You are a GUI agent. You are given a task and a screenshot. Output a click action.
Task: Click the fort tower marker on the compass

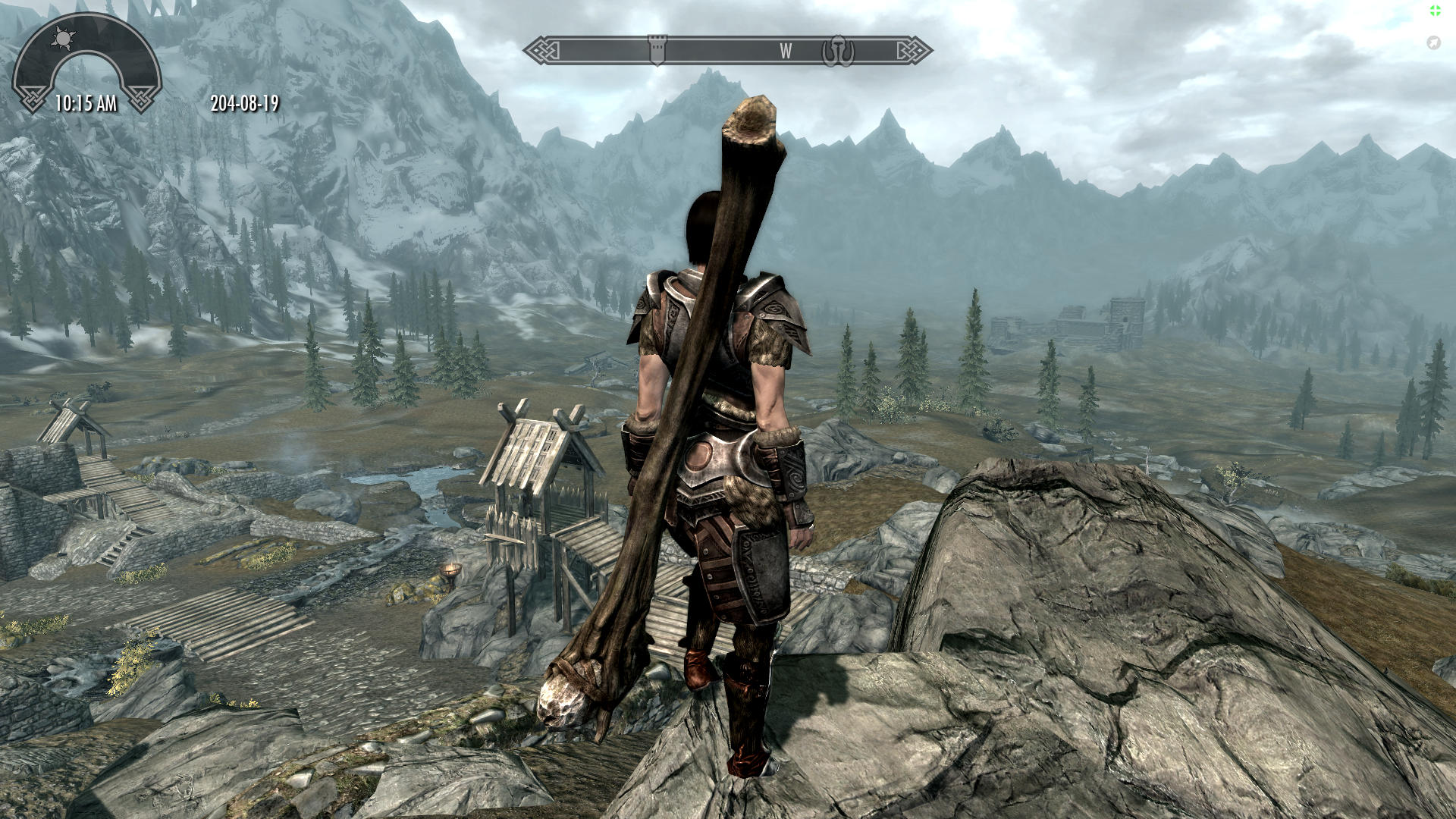(x=657, y=49)
